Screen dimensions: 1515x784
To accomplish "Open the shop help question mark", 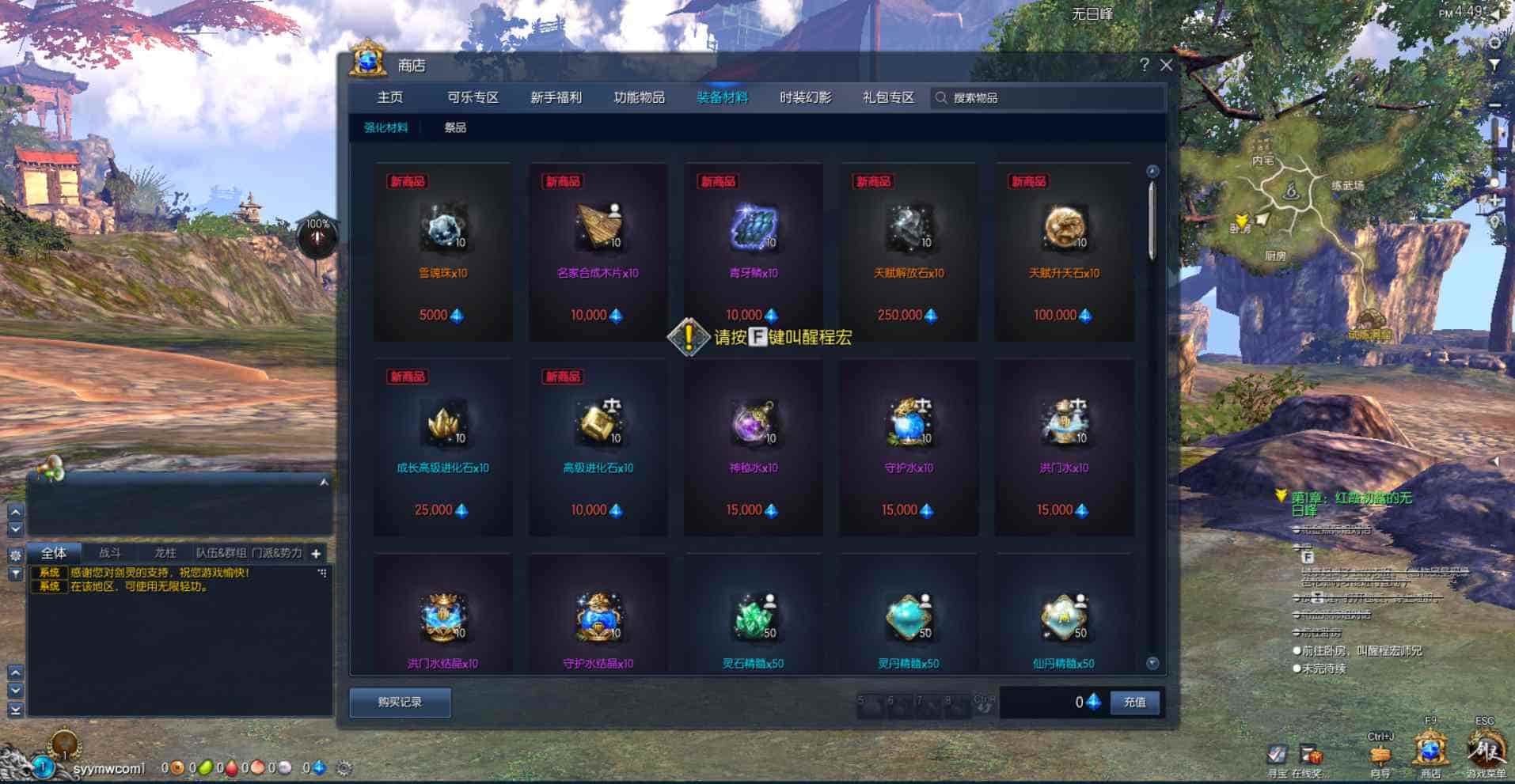I will (x=1144, y=65).
